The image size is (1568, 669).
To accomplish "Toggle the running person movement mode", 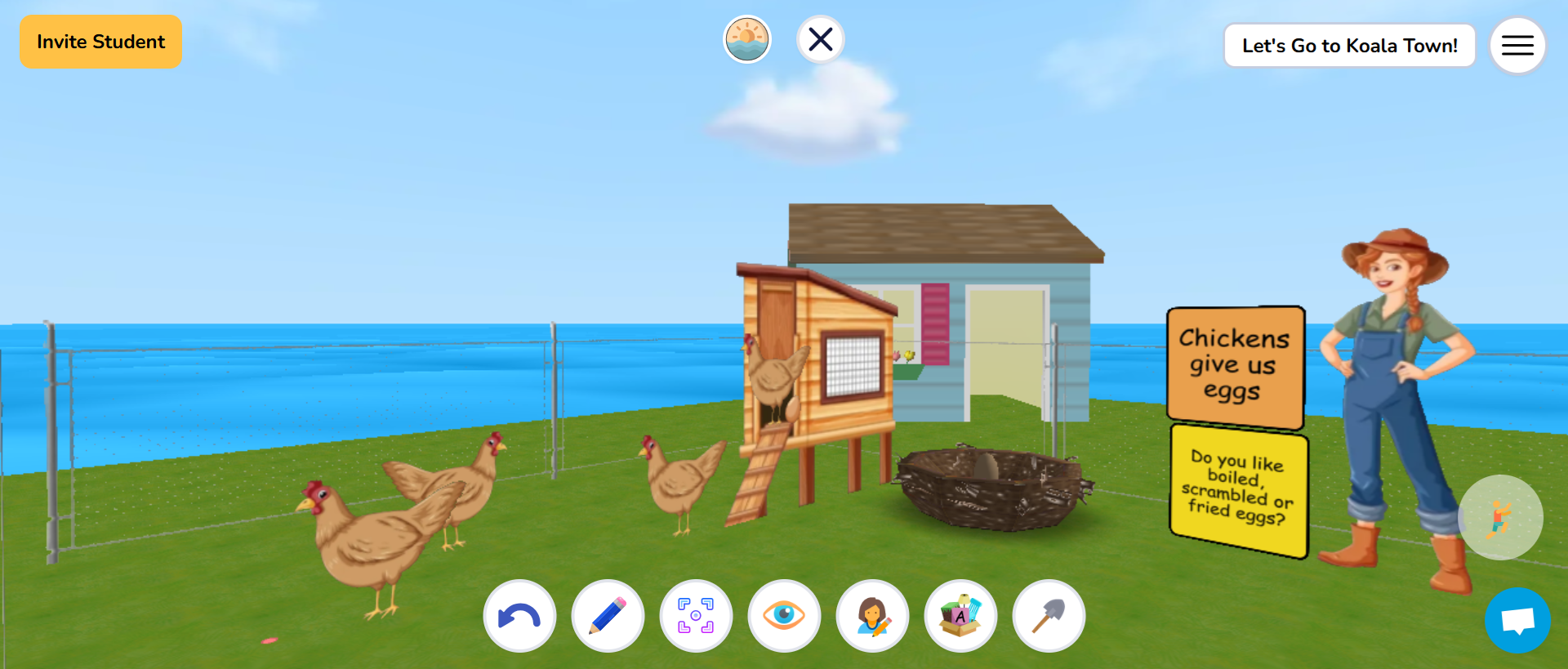I will 1500,516.
